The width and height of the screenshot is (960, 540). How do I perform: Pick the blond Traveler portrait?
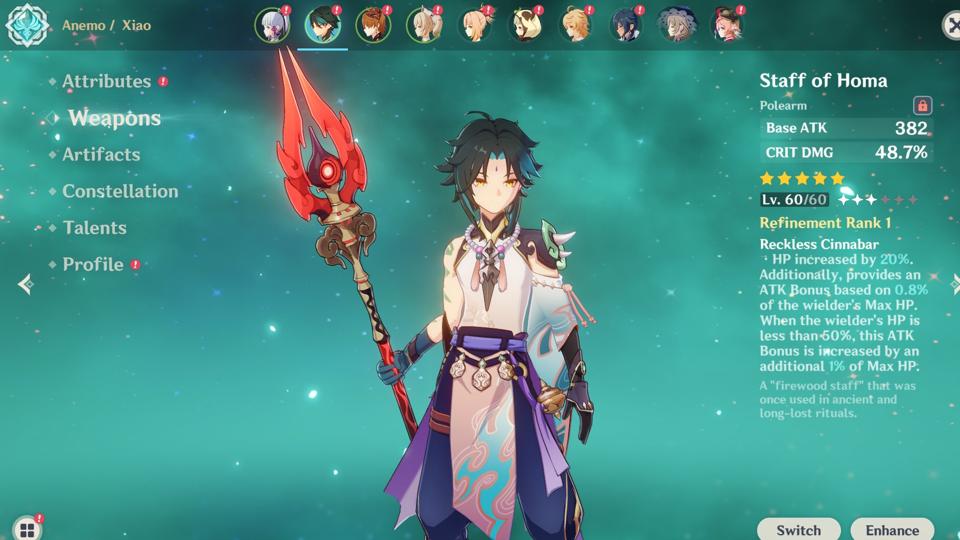coord(575,25)
